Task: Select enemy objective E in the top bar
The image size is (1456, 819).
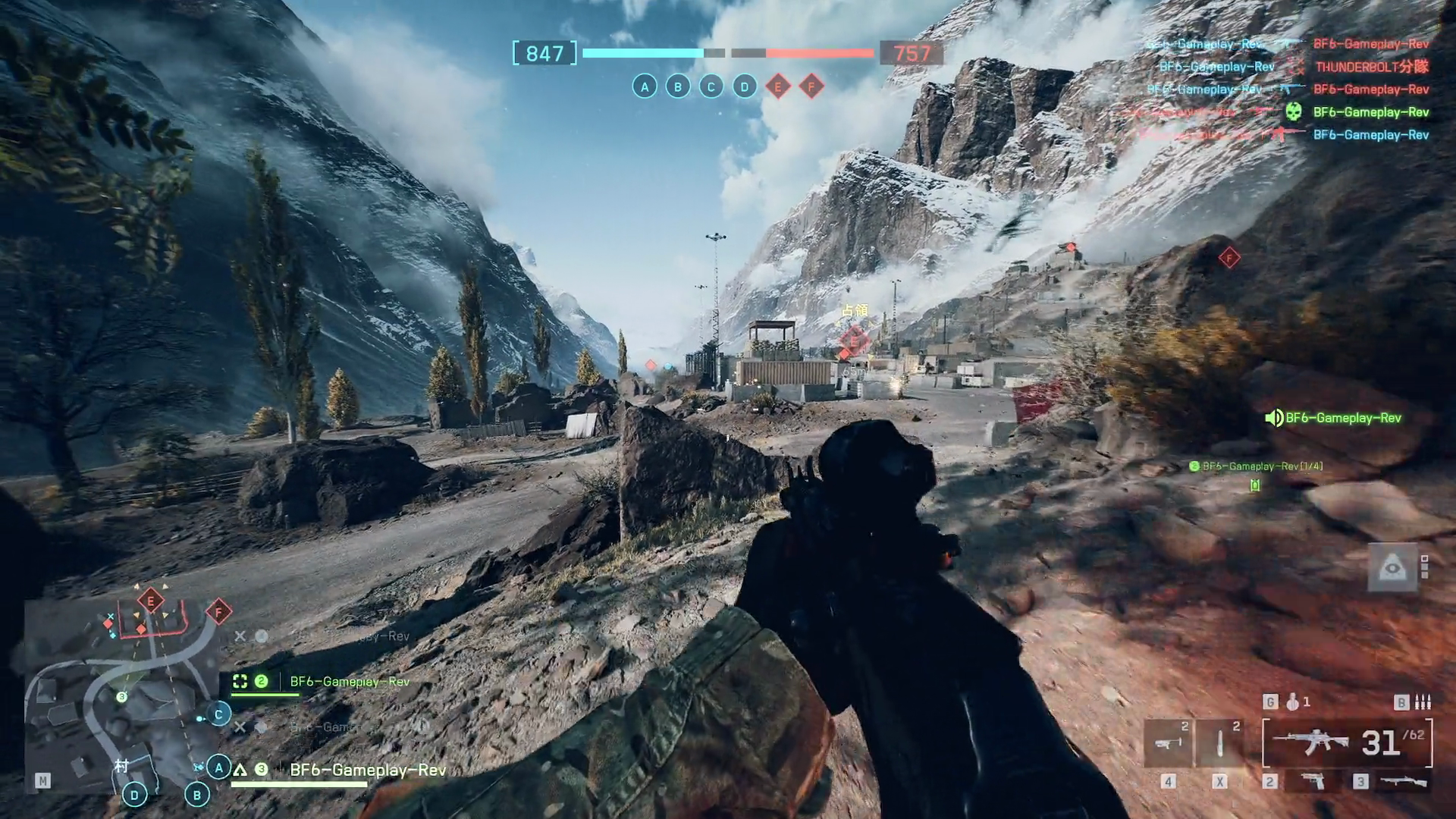Action: click(x=778, y=87)
